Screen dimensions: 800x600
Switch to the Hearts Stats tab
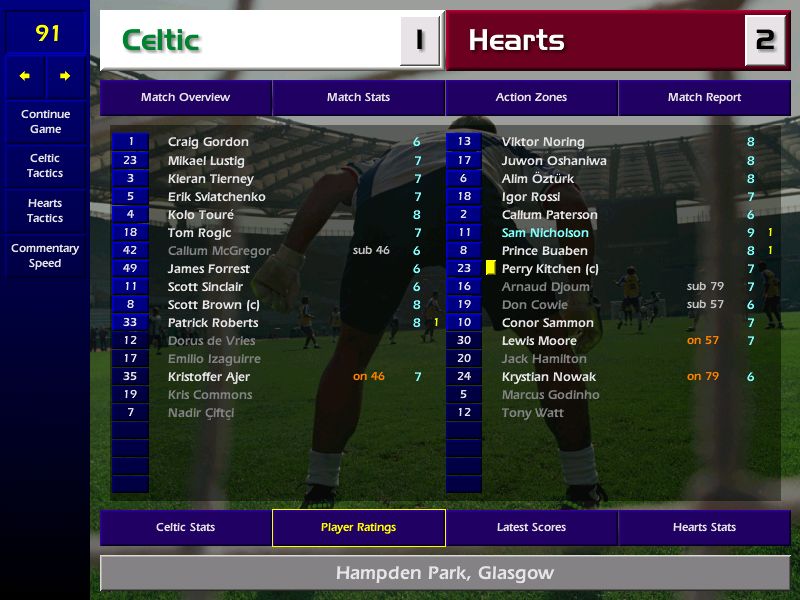704,528
